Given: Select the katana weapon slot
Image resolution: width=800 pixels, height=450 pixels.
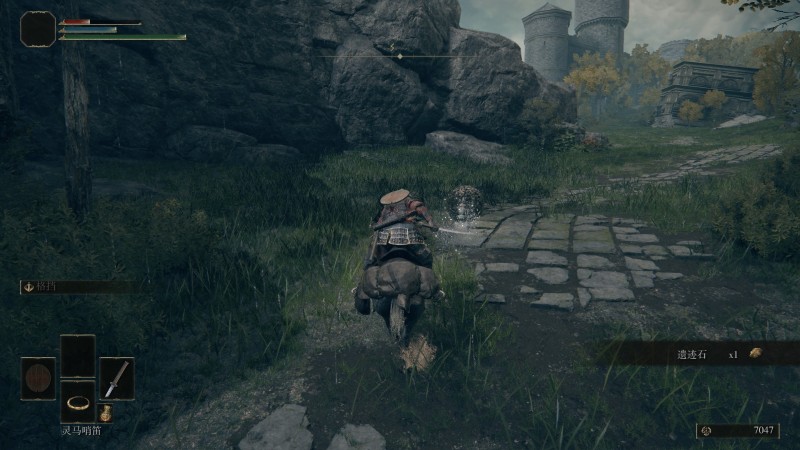Looking at the screenshot, I should pyautogui.click(x=117, y=378).
